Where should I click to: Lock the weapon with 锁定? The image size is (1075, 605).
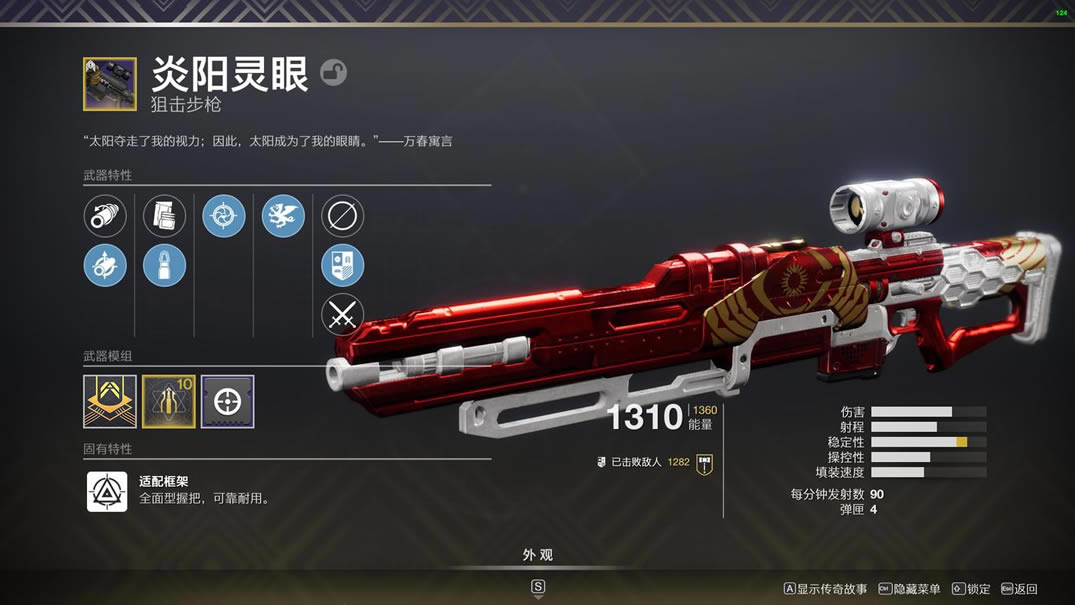(971, 589)
